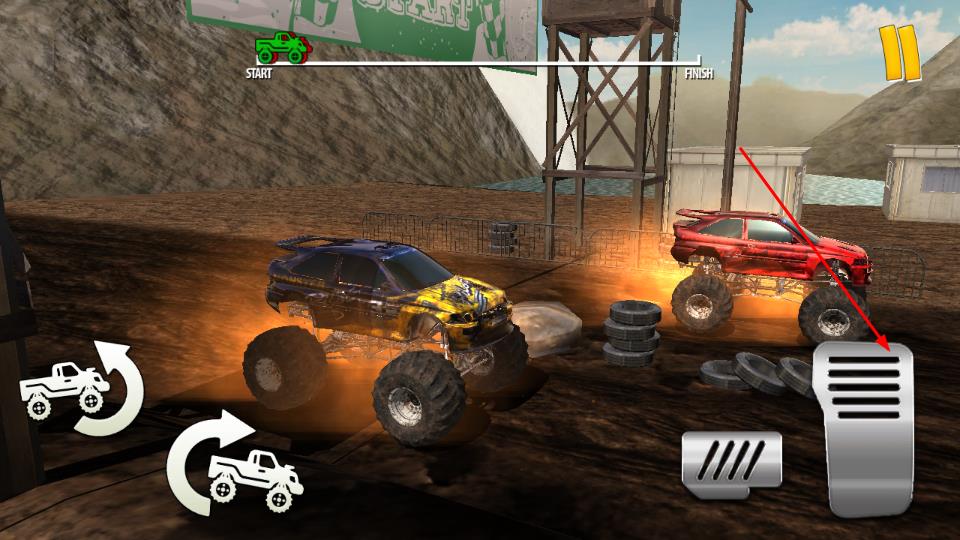Tilt the truck backward with the counterclockwise arrow
The image size is (960, 540).
82,387
